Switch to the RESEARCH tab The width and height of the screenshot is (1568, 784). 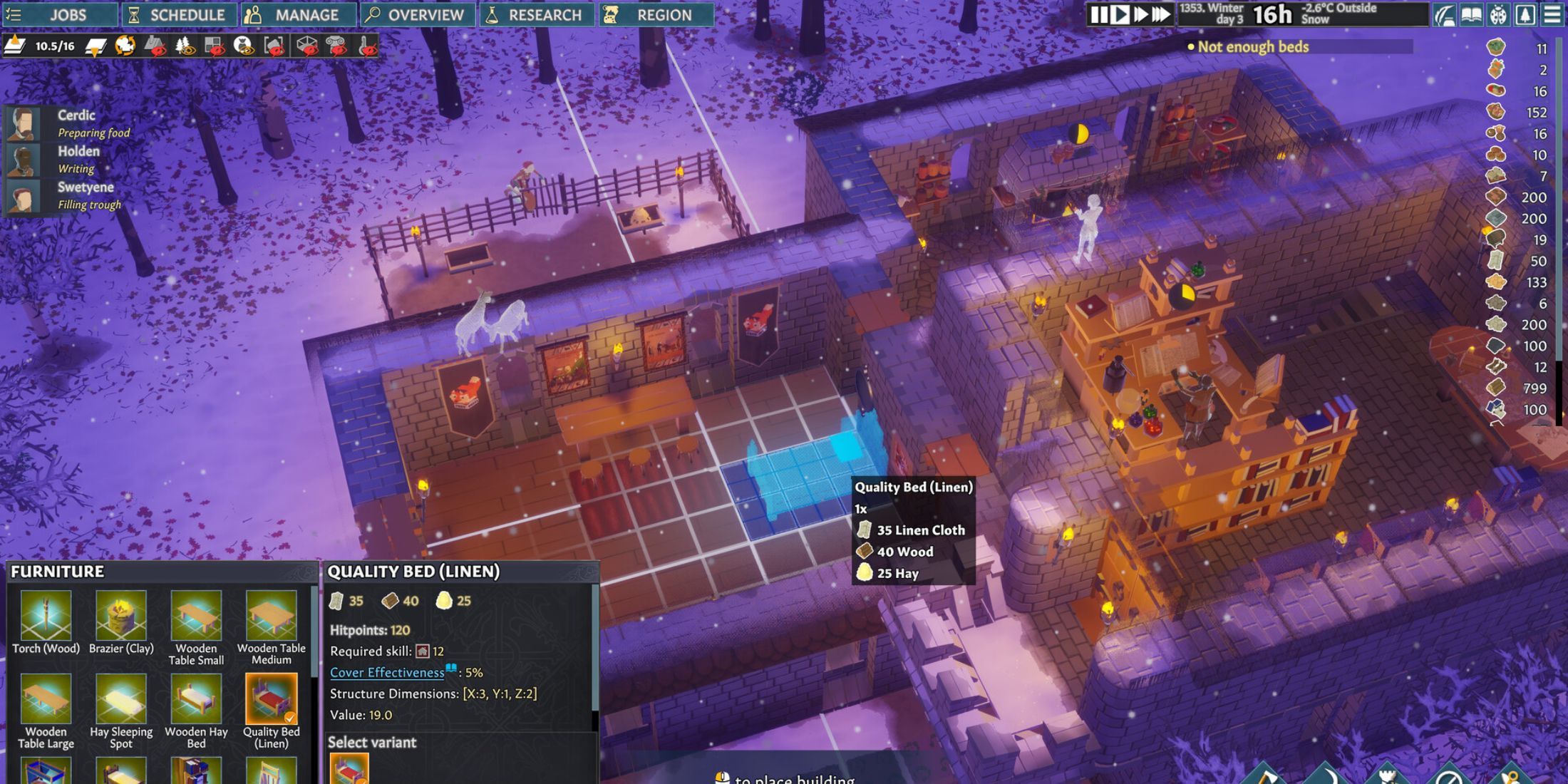point(537,14)
